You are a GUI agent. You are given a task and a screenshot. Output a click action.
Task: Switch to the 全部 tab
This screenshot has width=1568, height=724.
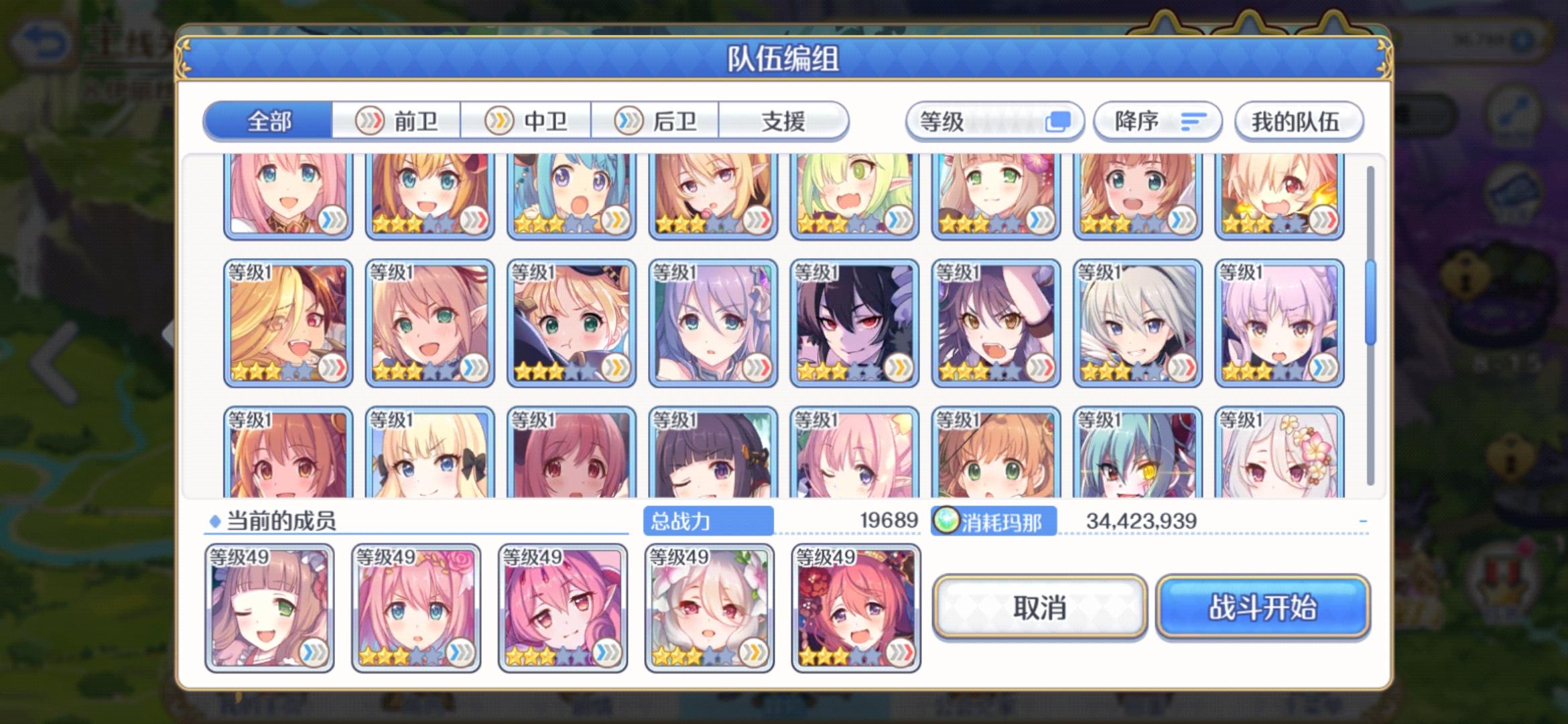pyautogui.click(x=268, y=121)
